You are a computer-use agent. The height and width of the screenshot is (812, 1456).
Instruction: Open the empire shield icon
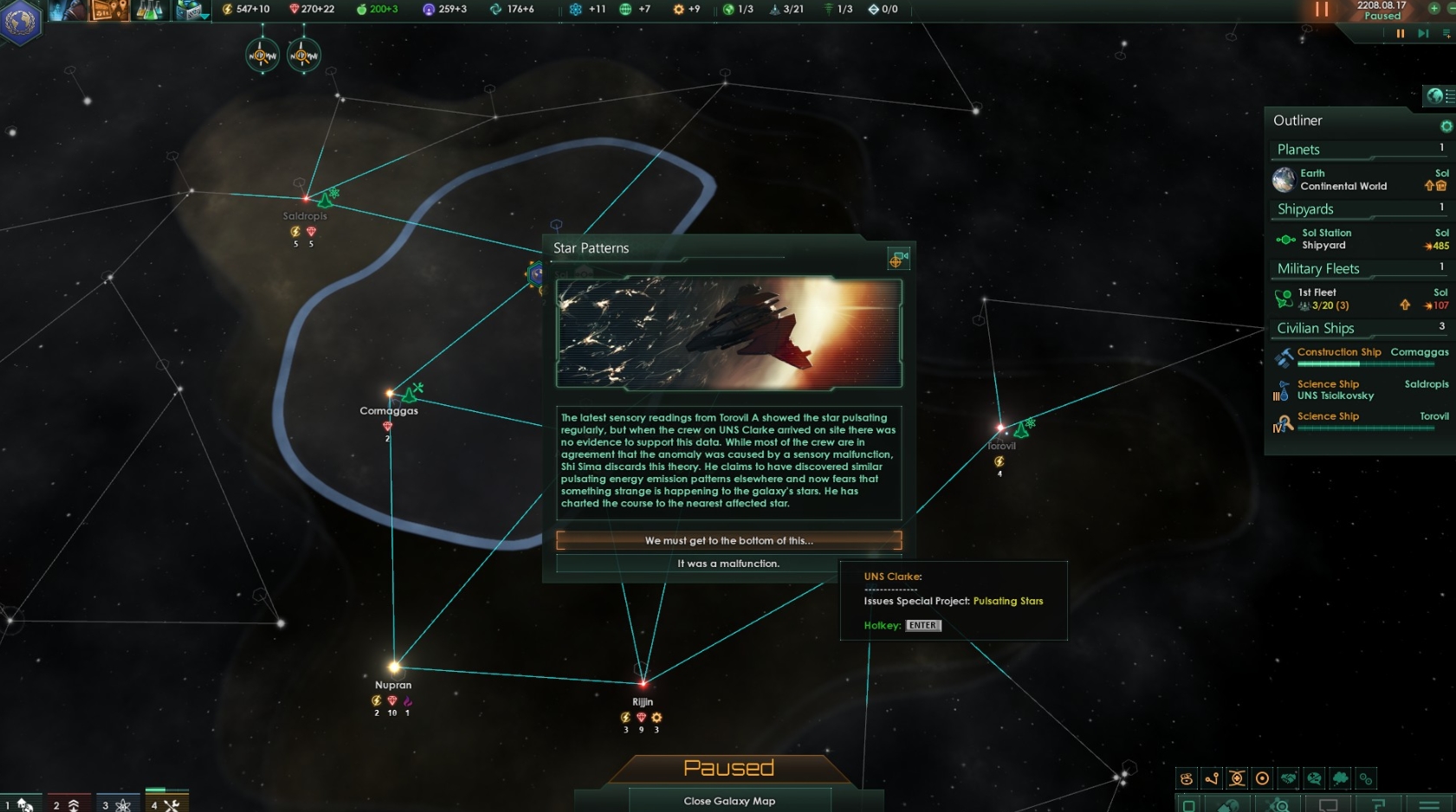pos(19,19)
